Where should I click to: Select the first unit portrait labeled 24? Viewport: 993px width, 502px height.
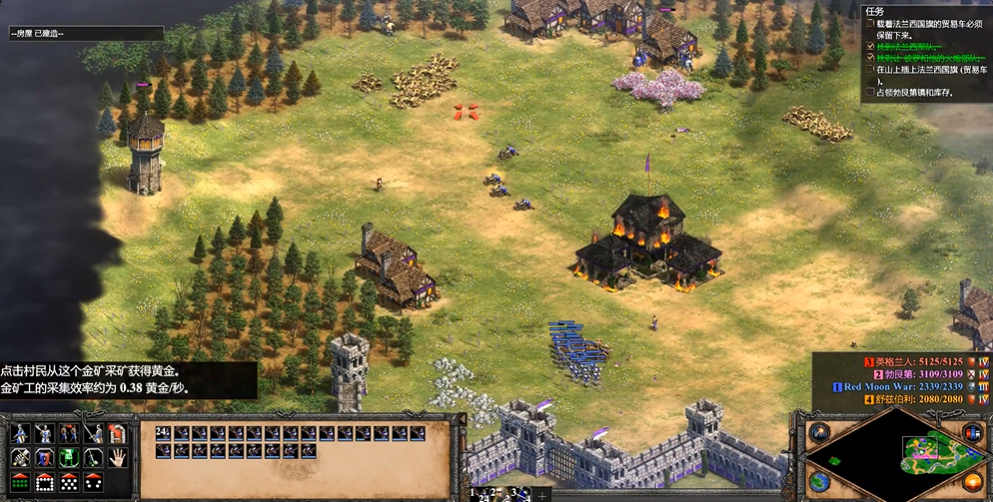coord(164,434)
